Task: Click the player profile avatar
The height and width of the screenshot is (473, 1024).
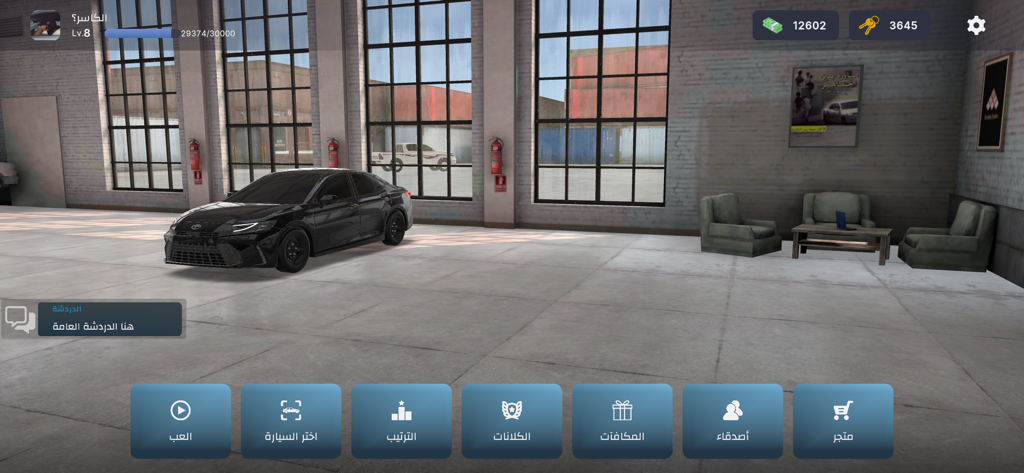Action: (45, 25)
